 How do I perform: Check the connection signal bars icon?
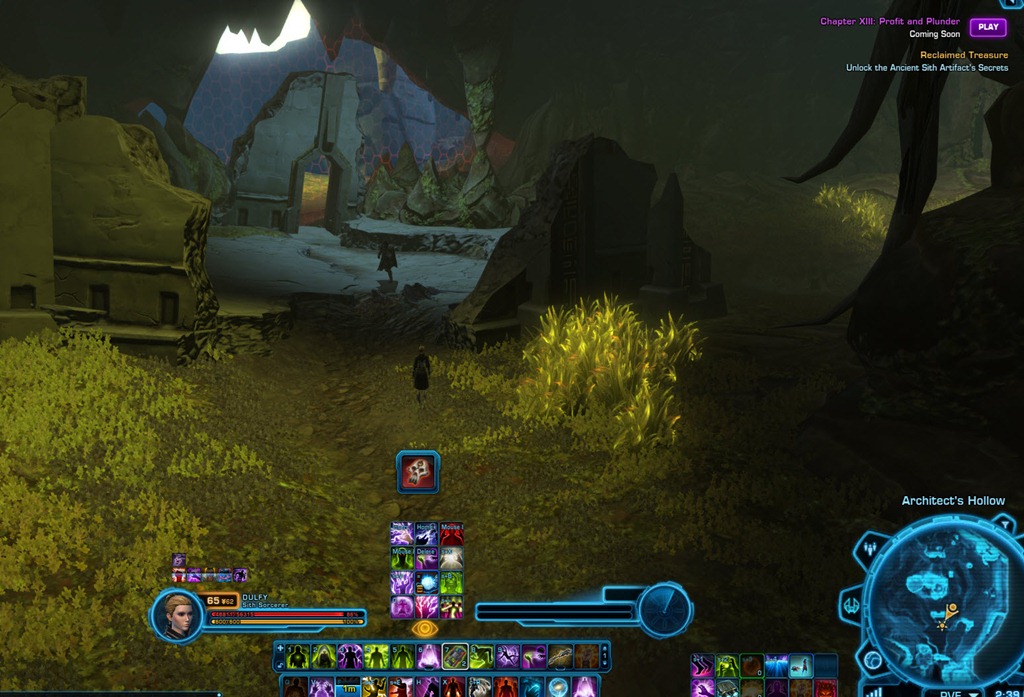point(873,691)
